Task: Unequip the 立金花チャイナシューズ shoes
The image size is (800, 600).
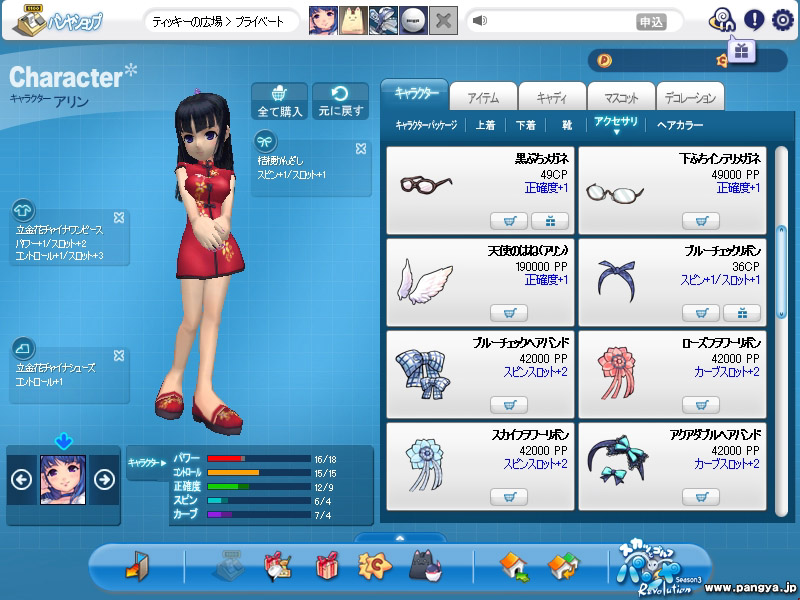Action: 119,355
